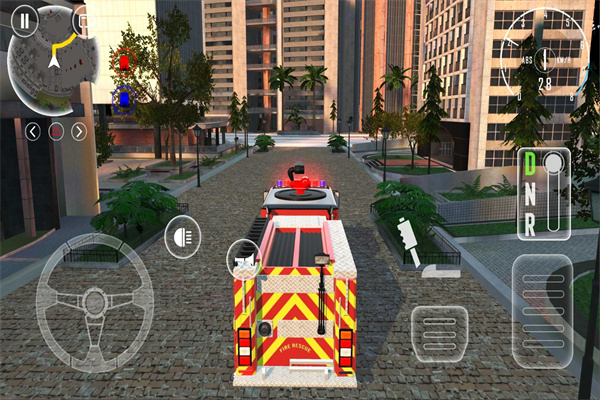Pause the game
The width and height of the screenshot is (600, 400).
[23, 18]
